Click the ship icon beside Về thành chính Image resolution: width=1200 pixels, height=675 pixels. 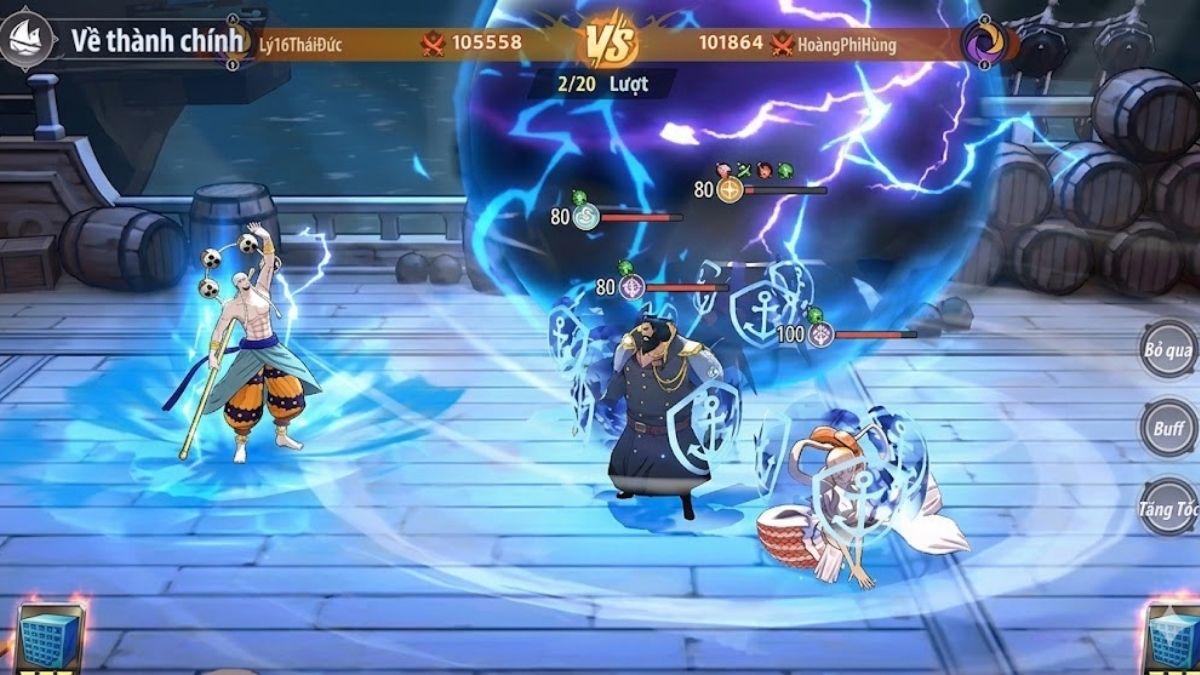click(x=27, y=41)
